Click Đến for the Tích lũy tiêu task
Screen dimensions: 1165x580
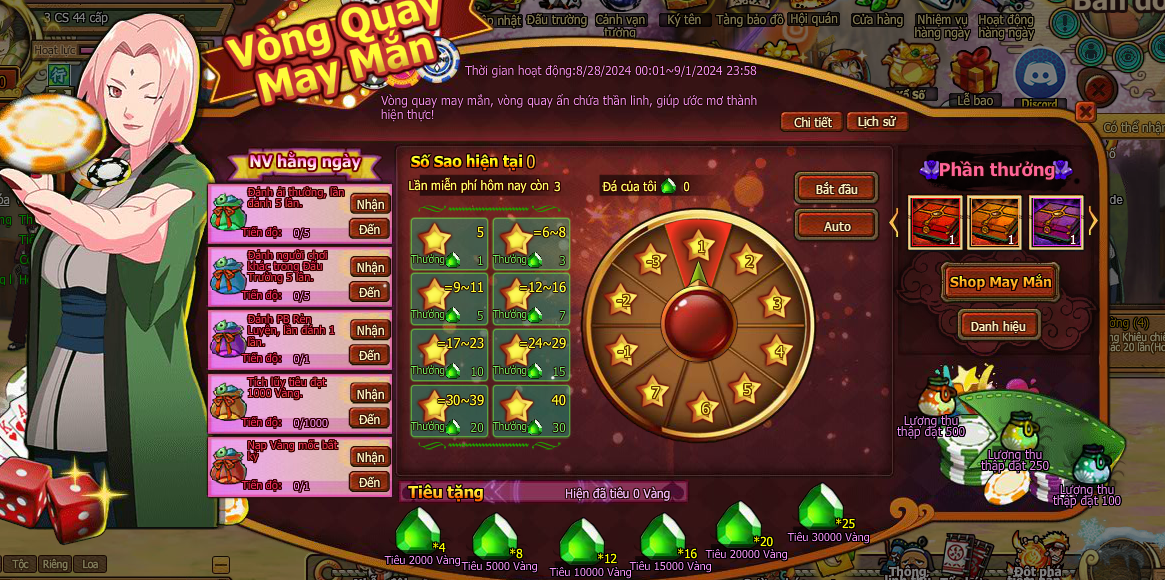370,419
